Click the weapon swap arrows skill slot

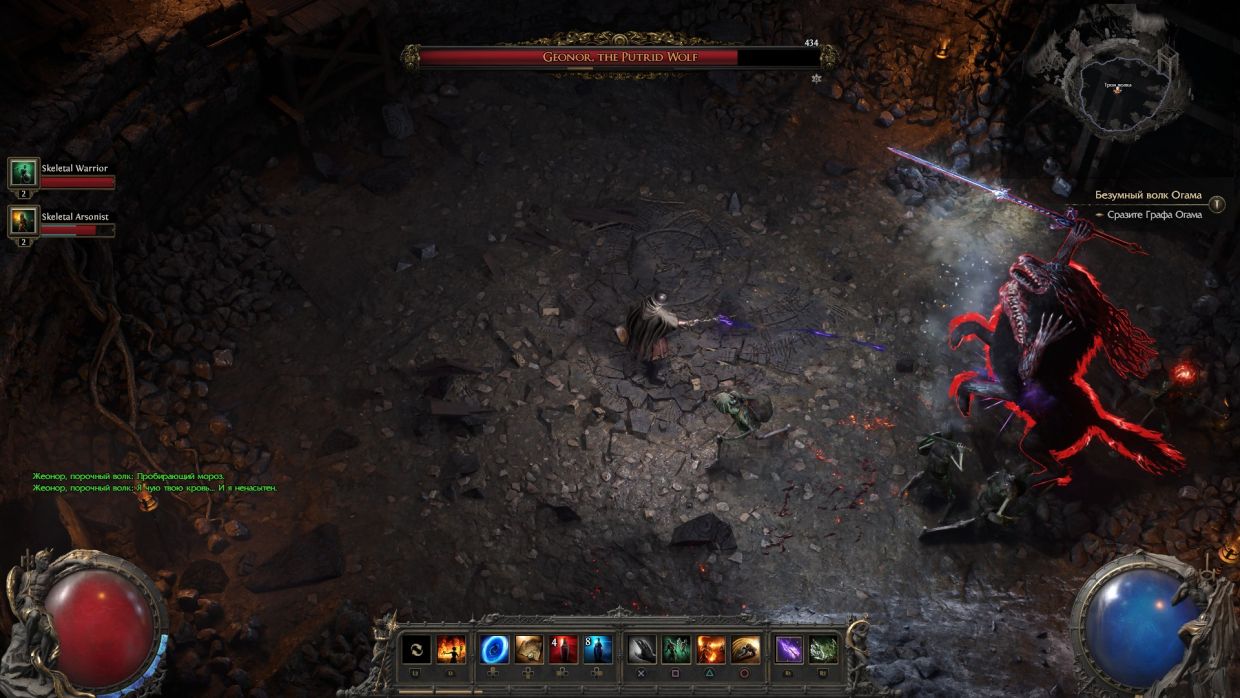[x=416, y=650]
